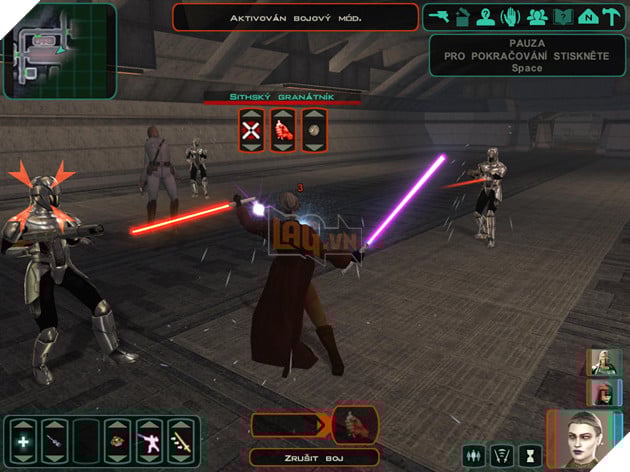630x472 pixels.
Task: Open the character sheet icon
Action: tap(486, 15)
